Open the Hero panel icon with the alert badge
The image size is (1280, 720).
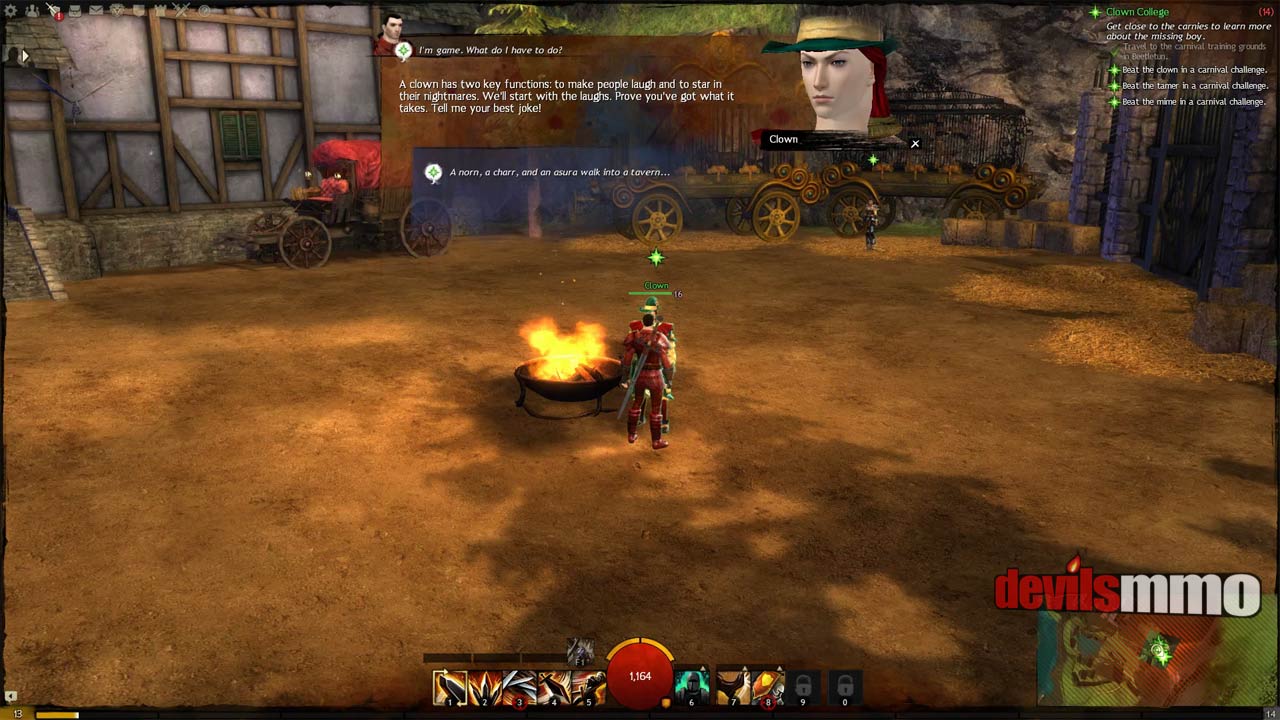54,11
